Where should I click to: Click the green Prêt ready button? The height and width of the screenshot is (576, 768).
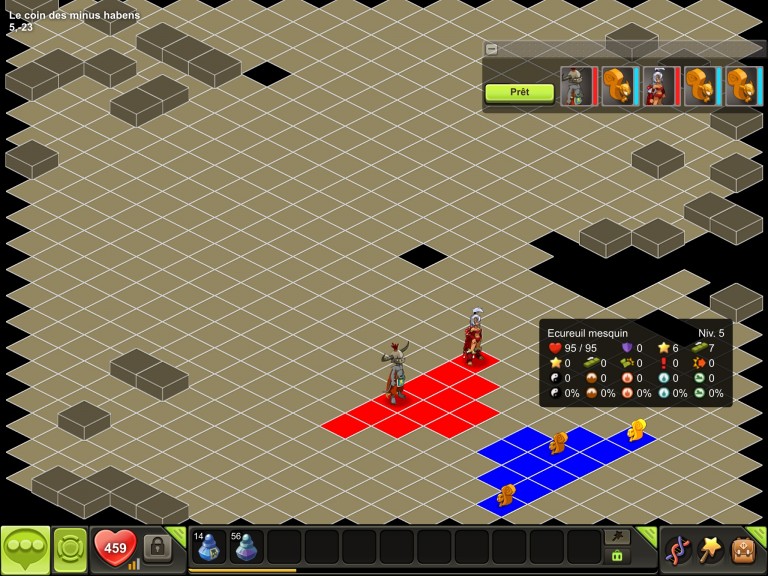click(x=519, y=92)
